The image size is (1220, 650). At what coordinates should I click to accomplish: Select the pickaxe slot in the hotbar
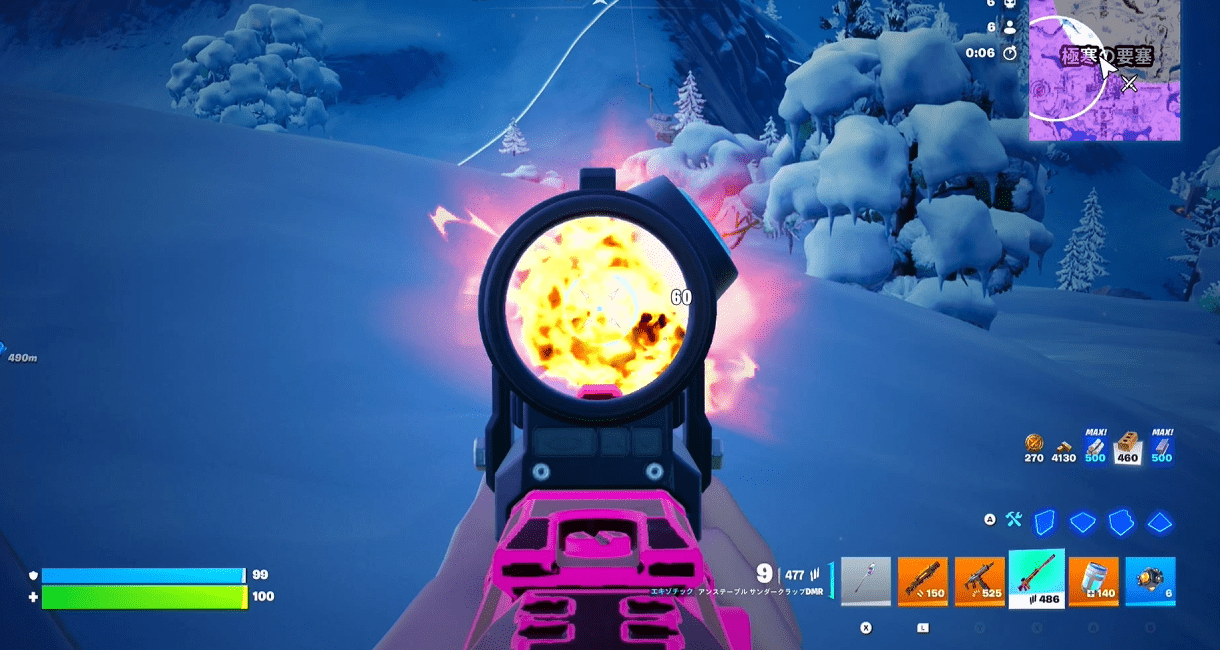coord(865,581)
